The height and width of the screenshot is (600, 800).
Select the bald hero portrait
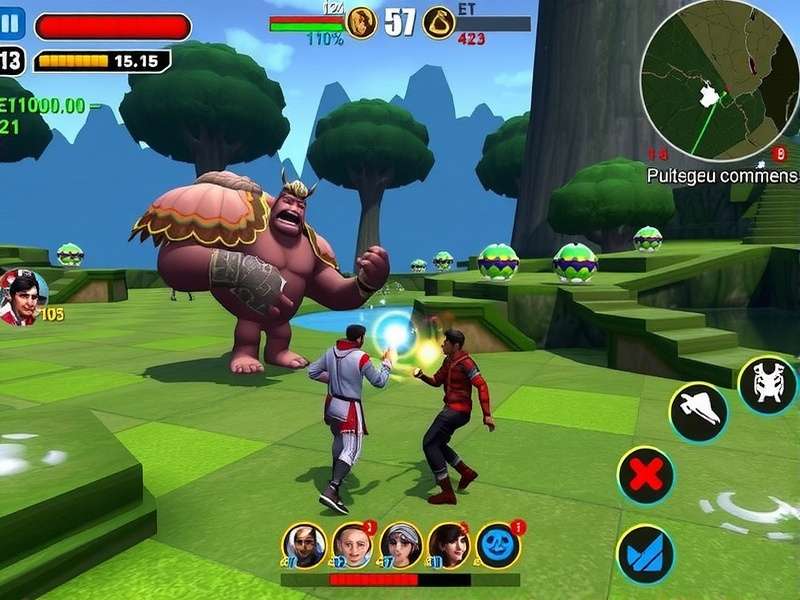tap(352, 545)
